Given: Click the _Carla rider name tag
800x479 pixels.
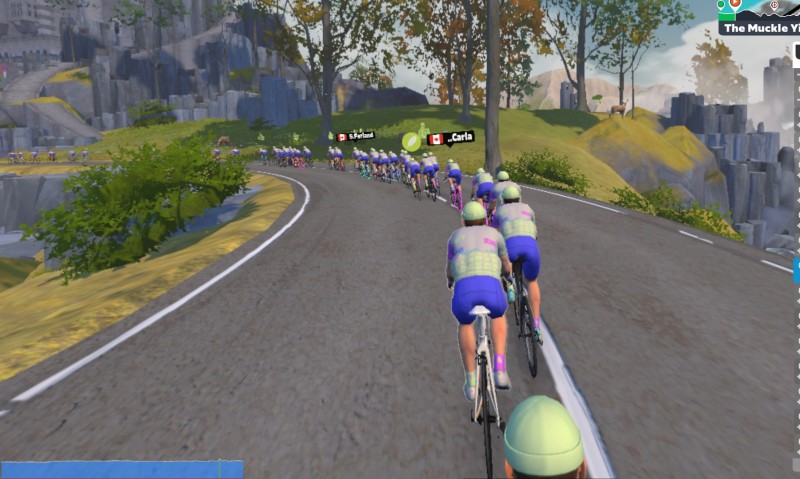Looking at the screenshot, I should point(450,138).
